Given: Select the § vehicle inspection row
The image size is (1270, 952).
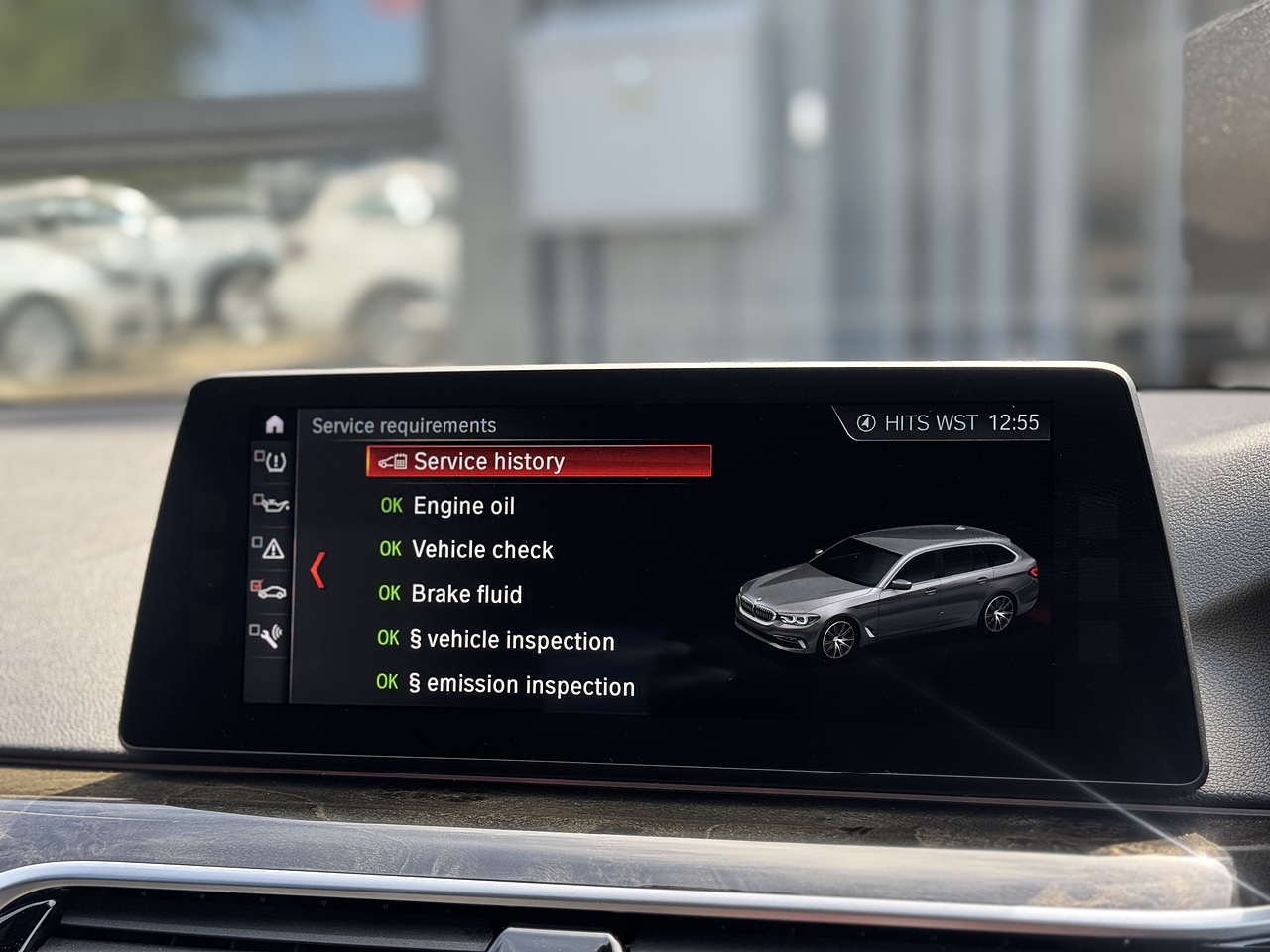Looking at the screenshot, I should point(512,640).
